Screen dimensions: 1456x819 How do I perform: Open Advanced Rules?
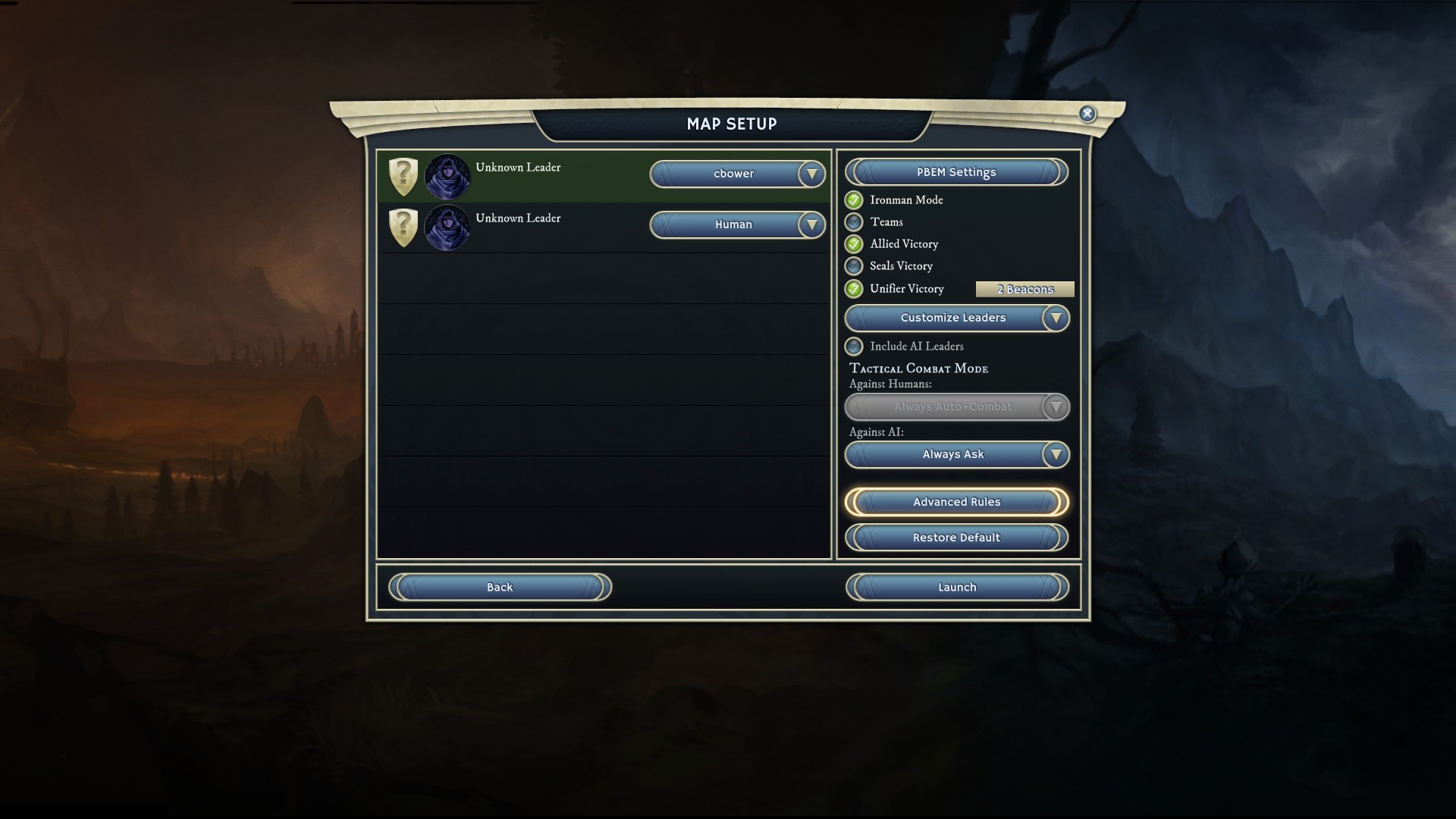(x=956, y=502)
